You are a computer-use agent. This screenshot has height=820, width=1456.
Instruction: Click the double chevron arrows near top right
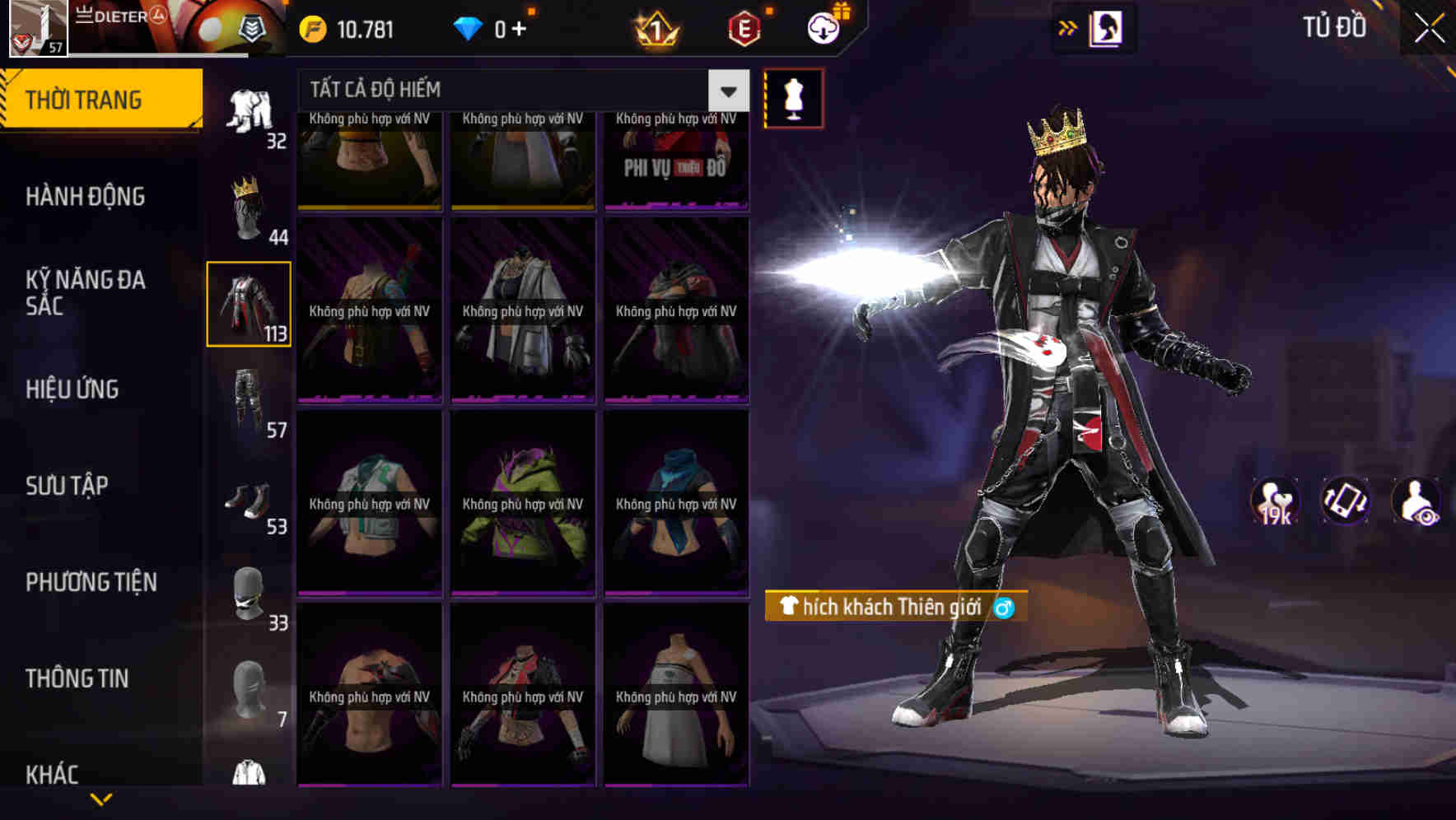(x=1068, y=26)
